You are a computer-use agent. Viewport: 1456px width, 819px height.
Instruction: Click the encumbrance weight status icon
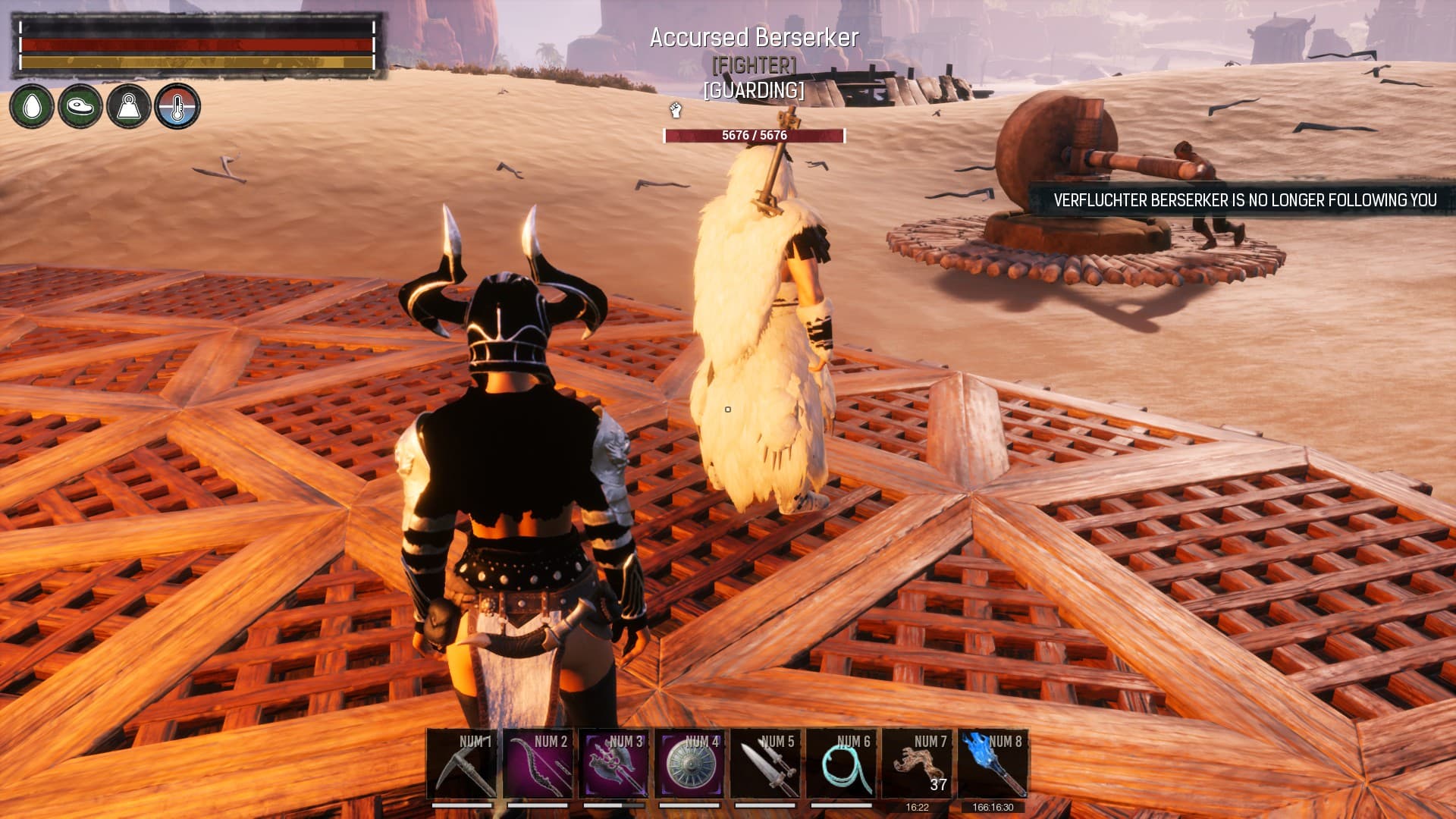tap(129, 106)
